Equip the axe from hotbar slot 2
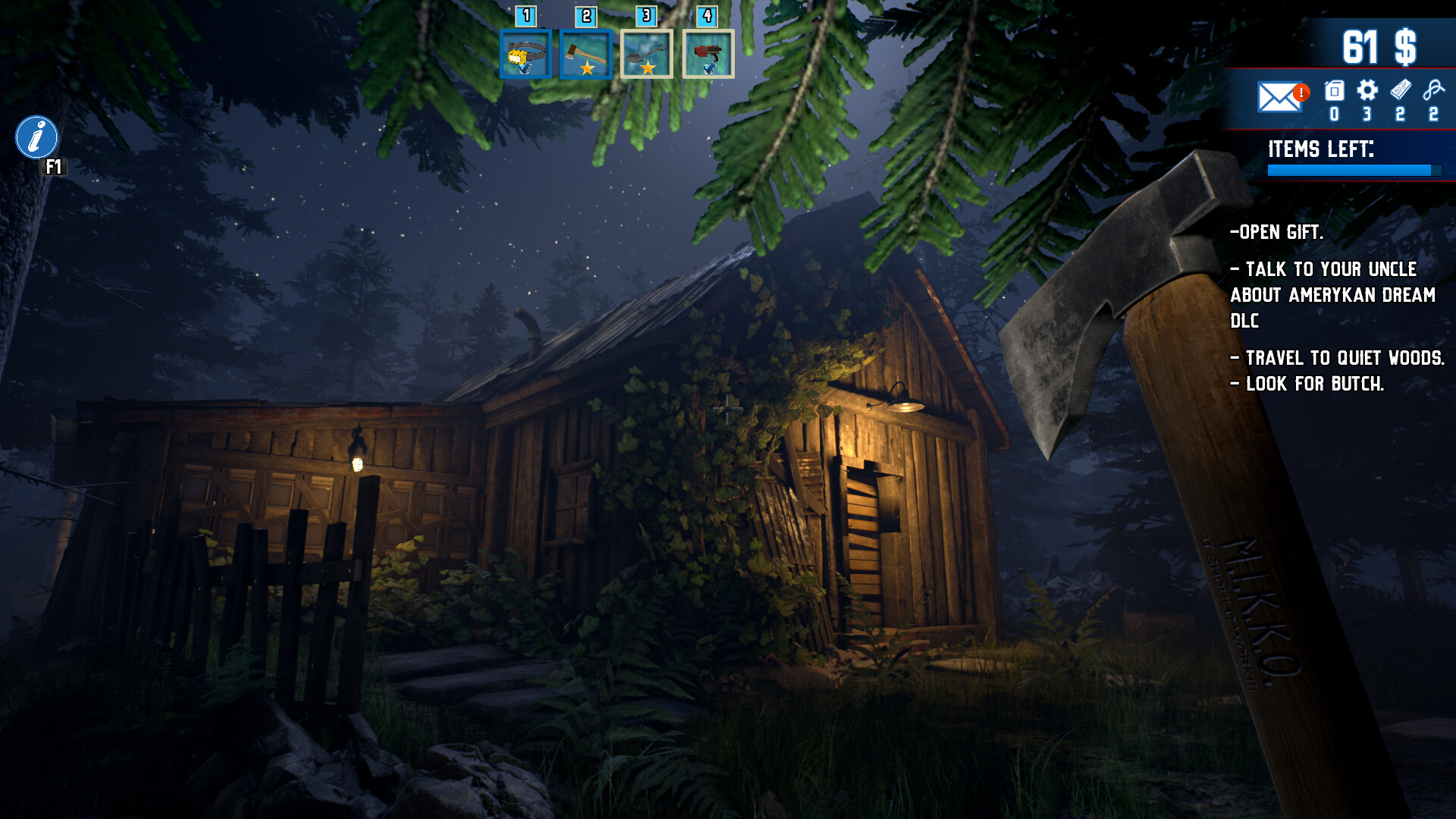Screen dimensions: 1456x819 (585, 52)
